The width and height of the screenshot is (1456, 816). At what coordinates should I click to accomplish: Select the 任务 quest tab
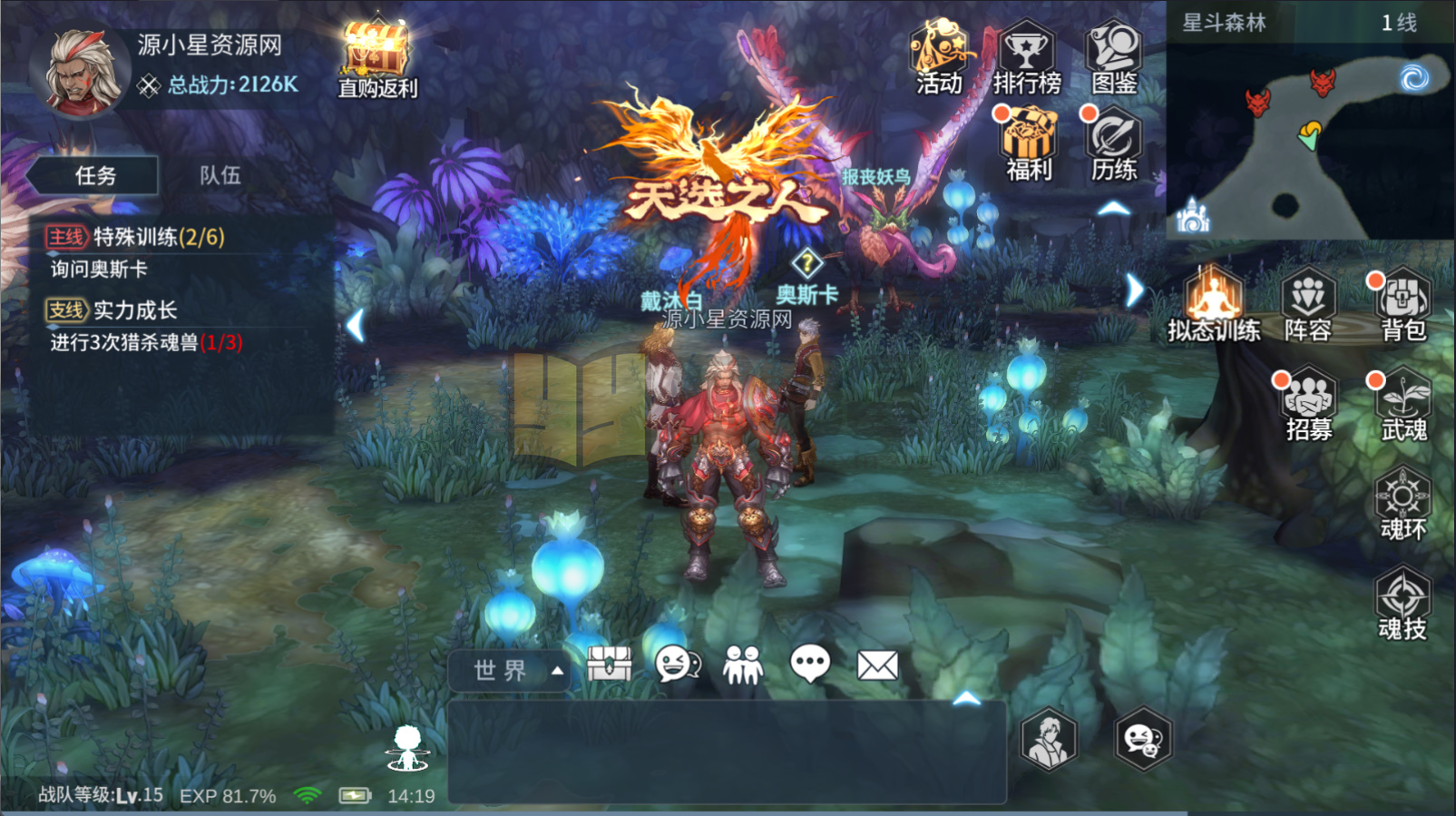[x=95, y=175]
